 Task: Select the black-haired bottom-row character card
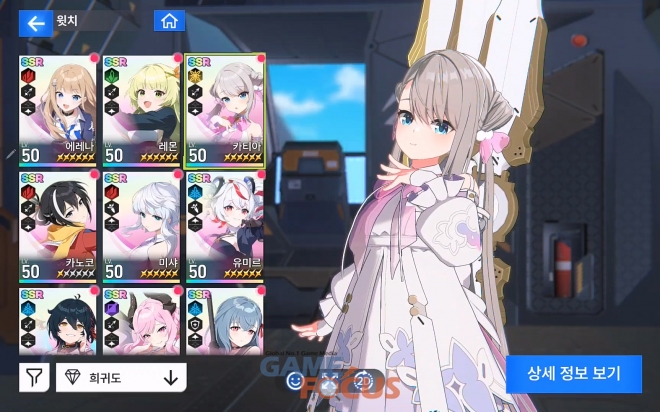click(57, 320)
